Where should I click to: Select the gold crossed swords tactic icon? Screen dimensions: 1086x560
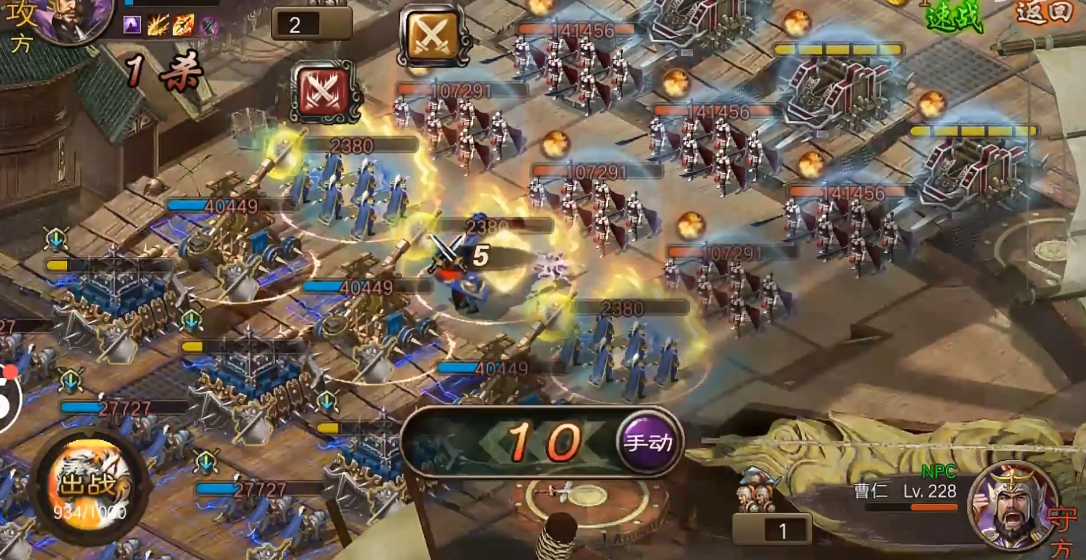pyautogui.click(x=431, y=36)
